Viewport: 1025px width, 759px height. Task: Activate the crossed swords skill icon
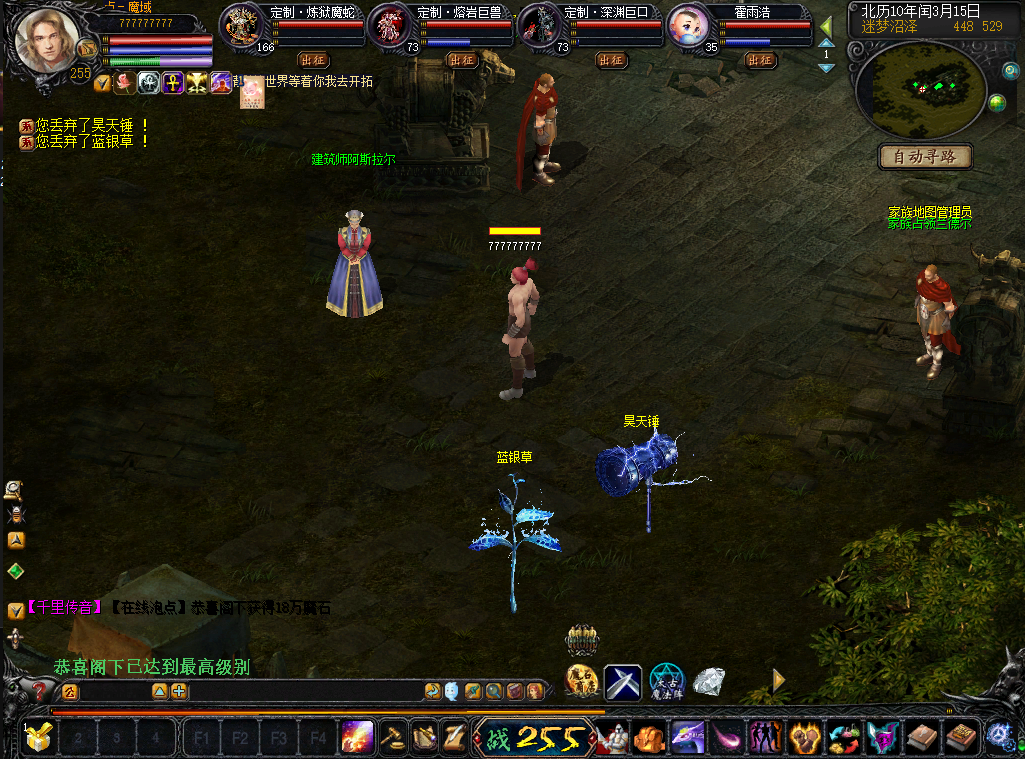pos(622,682)
